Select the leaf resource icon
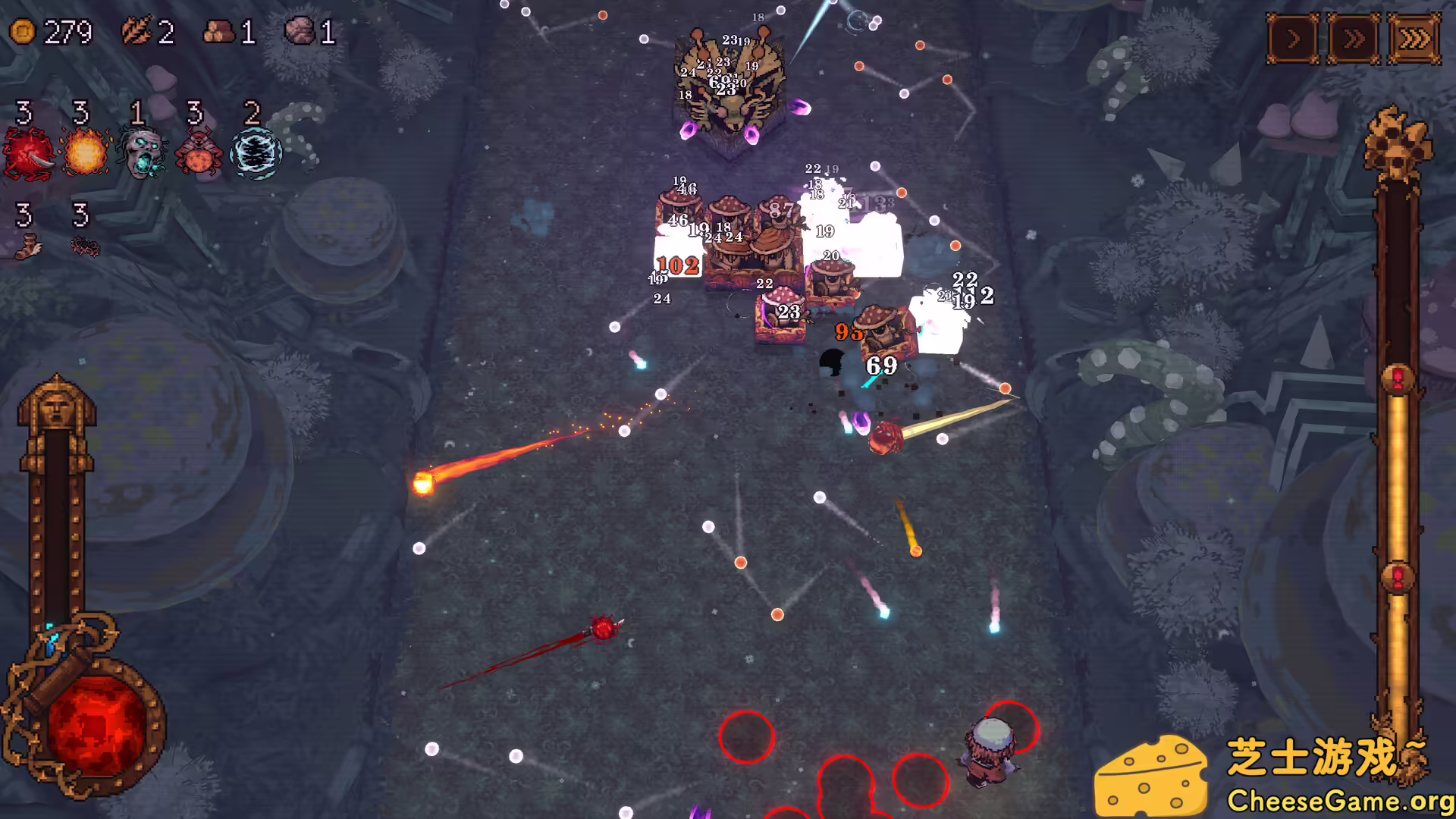This screenshot has height=819, width=1456. pyautogui.click(x=135, y=32)
